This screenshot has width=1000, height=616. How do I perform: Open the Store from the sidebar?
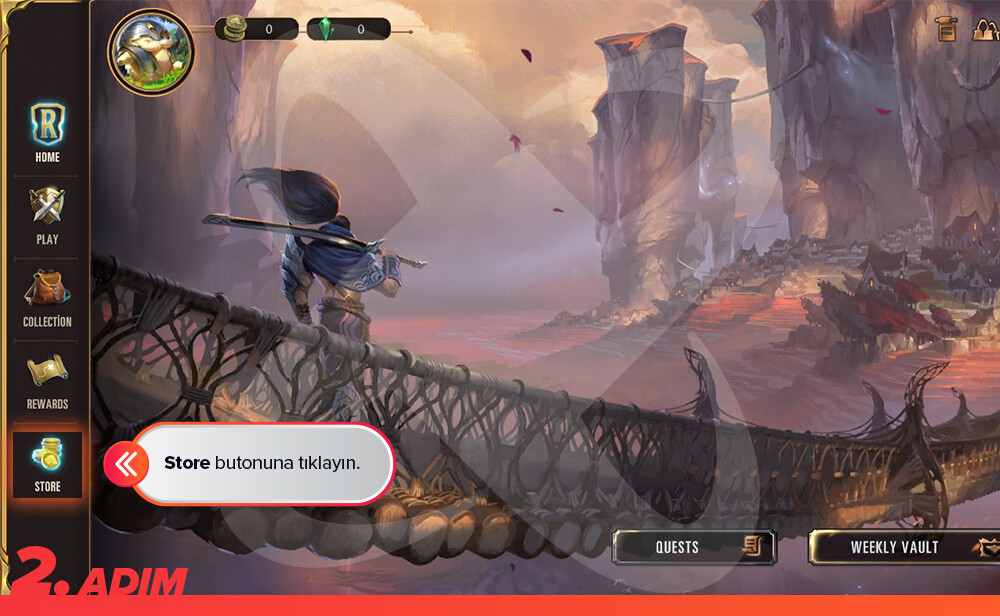[x=47, y=464]
